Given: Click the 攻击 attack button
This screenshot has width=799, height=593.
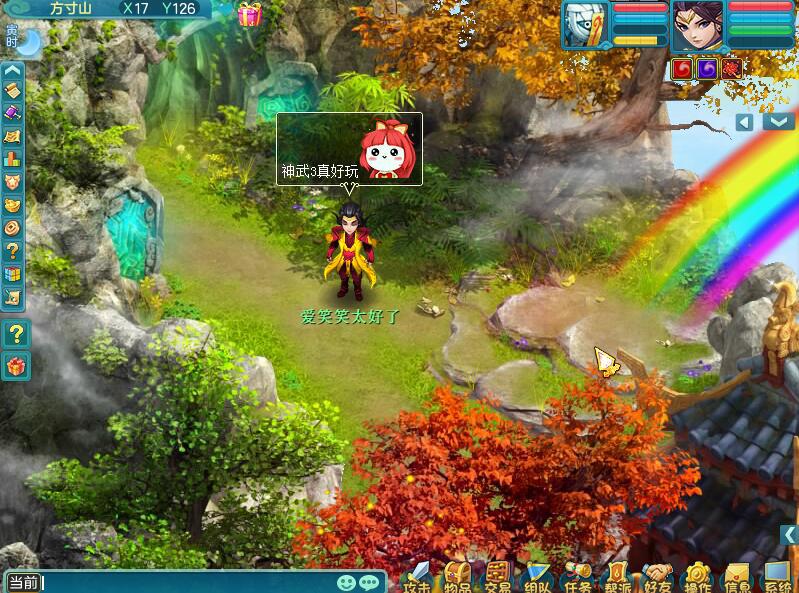Looking at the screenshot, I should (x=418, y=578).
